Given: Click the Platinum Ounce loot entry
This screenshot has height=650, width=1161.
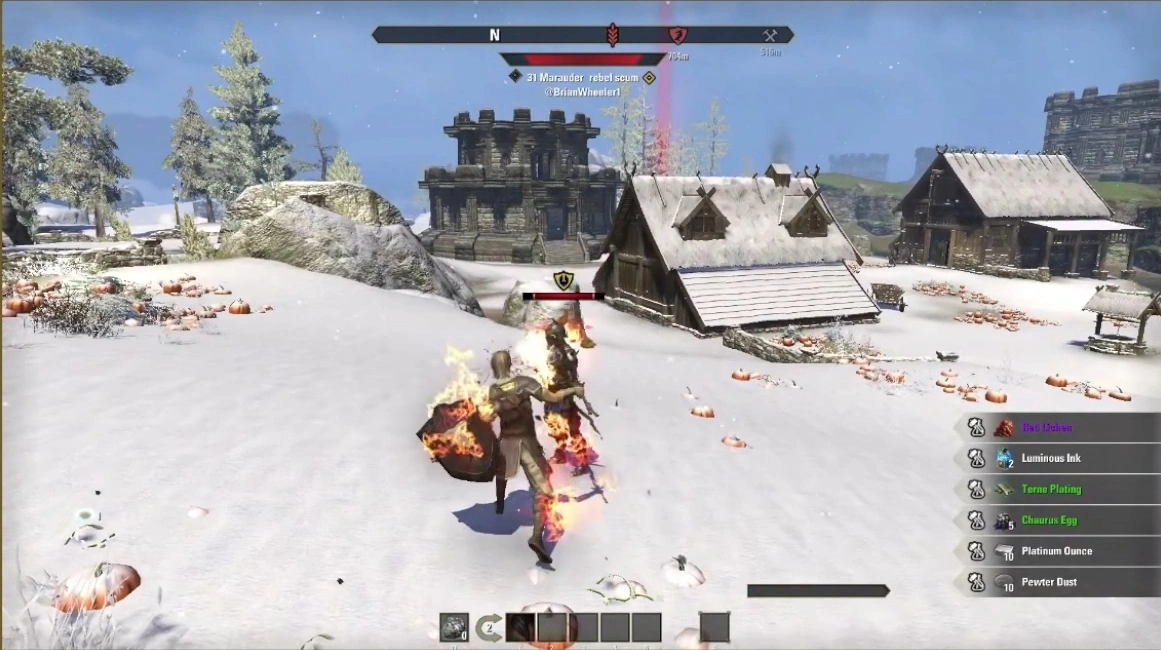Looking at the screenshot, I should click(1056, 551).
